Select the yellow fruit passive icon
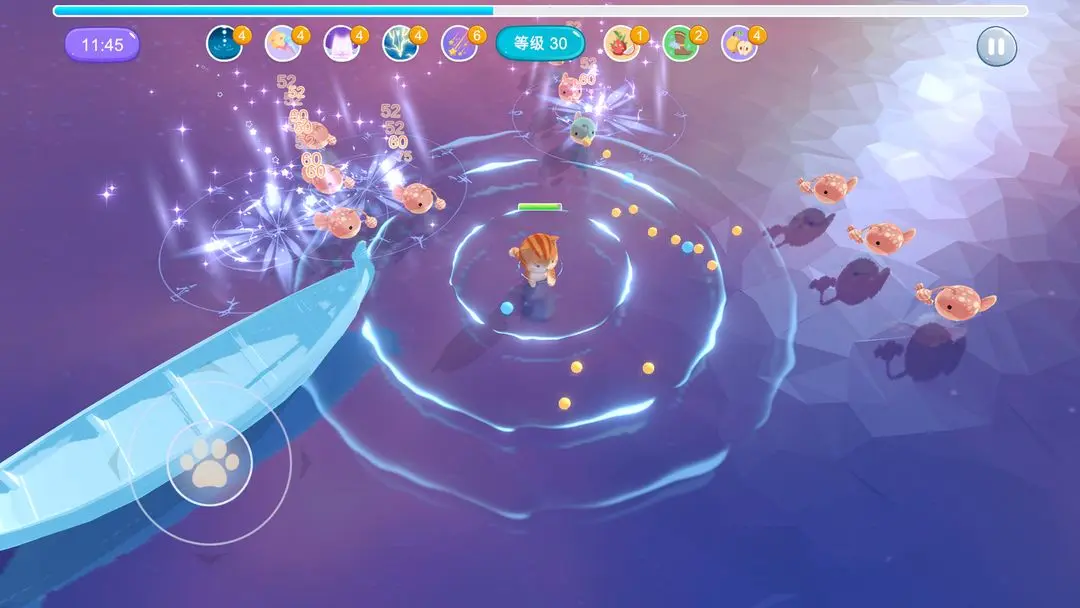Viewport: 1080px width, 608px height. tap(739, 44)
